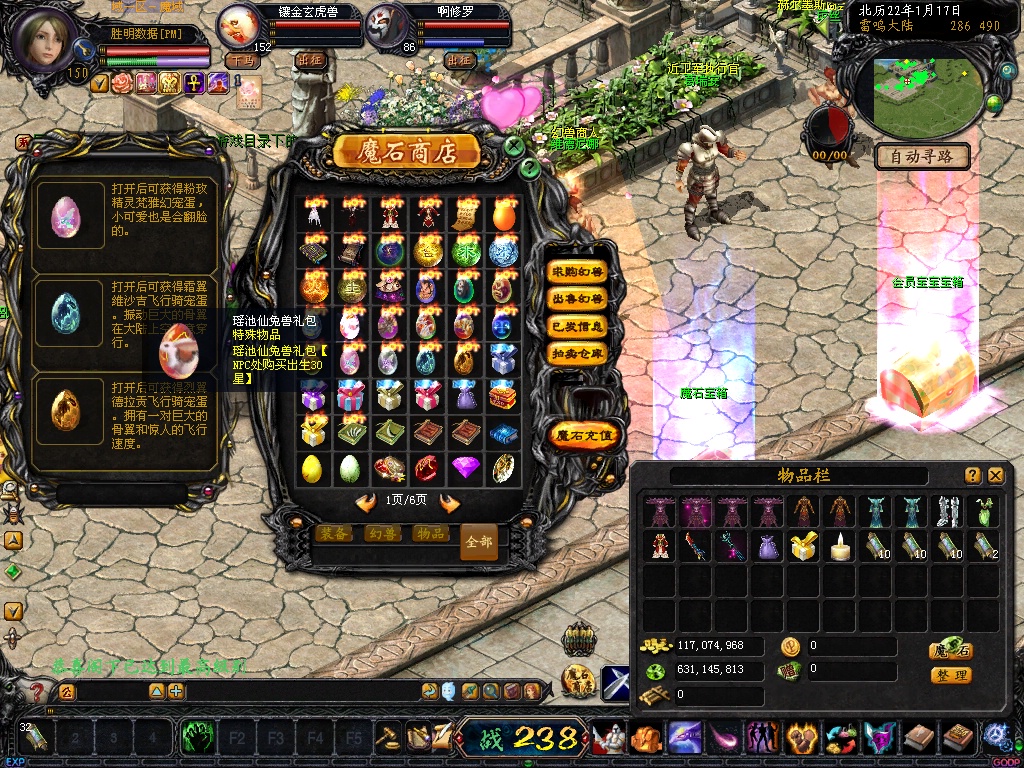The height and width of the screenshot is (768, 1024).
Task: Close the 魔石商店 shop window
Action: click(514, 146)
